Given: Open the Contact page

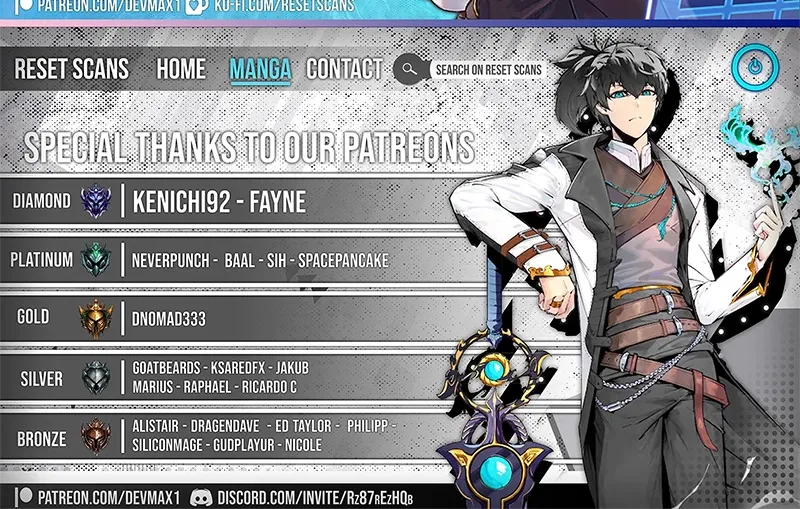Looking at the screenshot, I should 344,69.
